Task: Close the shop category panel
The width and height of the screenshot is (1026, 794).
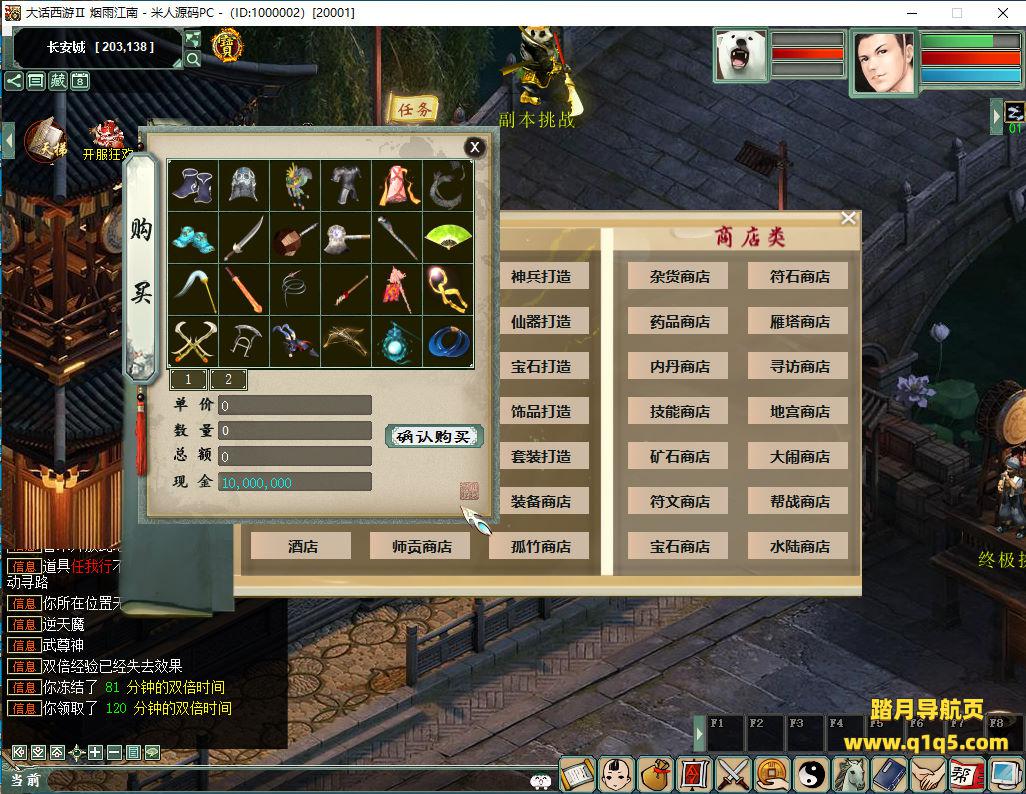Action: [848, 218]
